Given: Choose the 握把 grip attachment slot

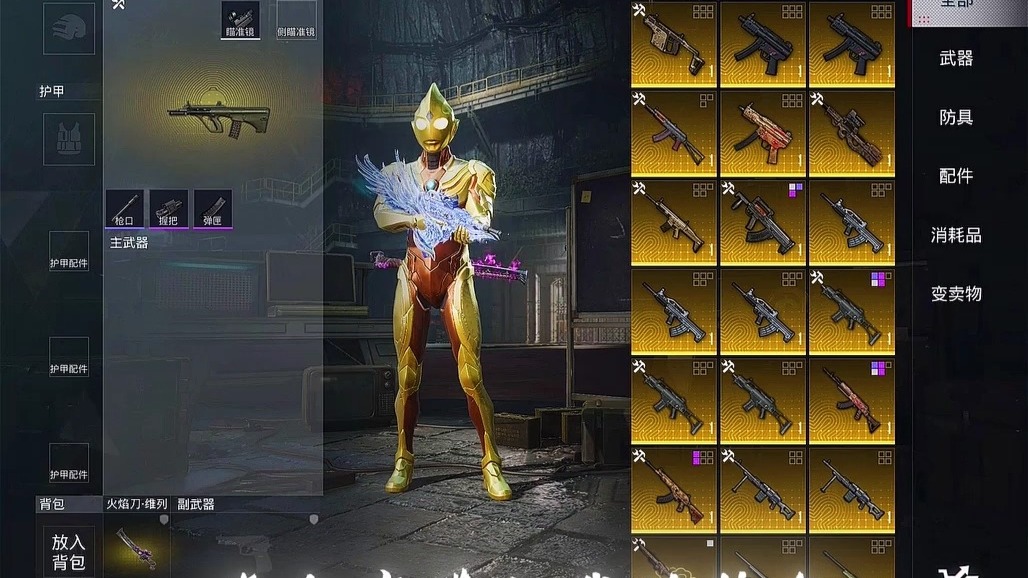Looking at the screenshot, I should 169,208.
